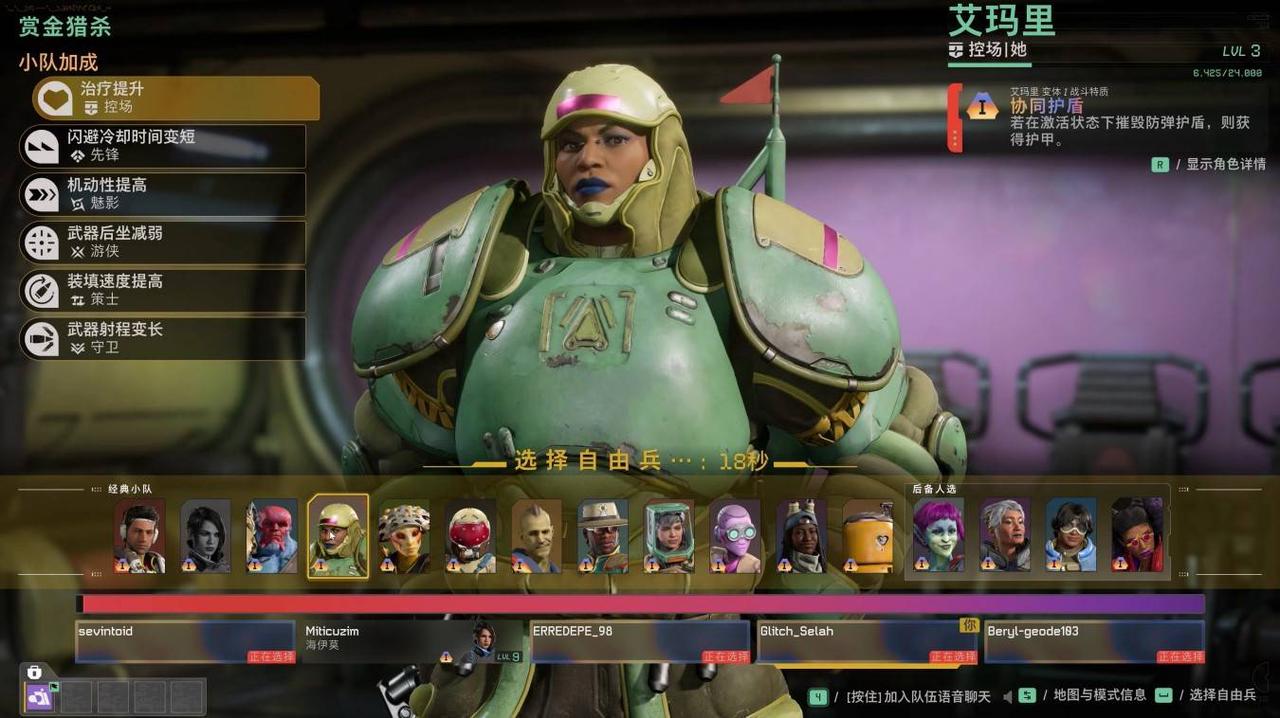Click teammate sevintoid's player card

pos(185,642)
